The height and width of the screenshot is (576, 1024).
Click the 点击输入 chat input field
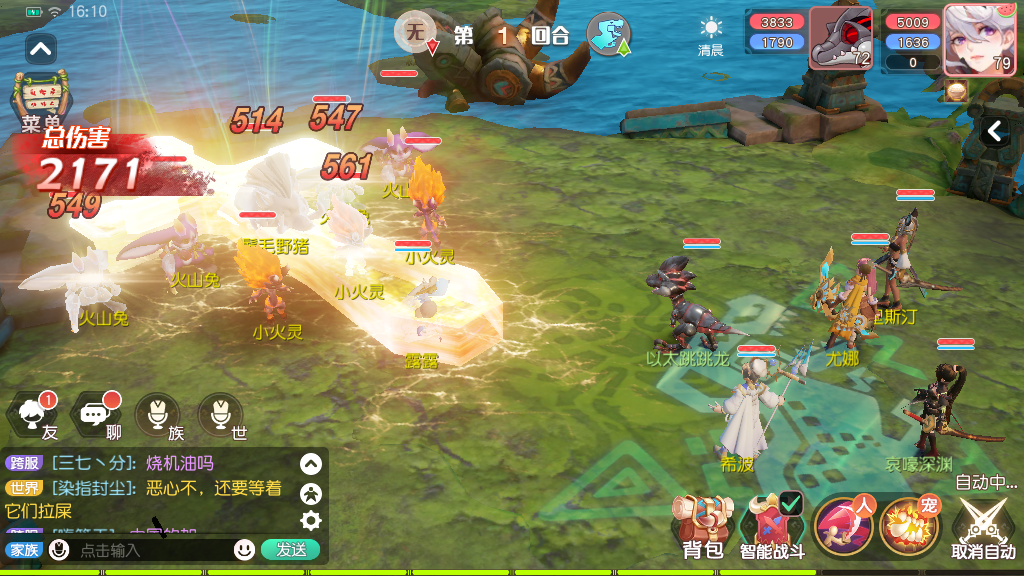(x=150, y=549)
